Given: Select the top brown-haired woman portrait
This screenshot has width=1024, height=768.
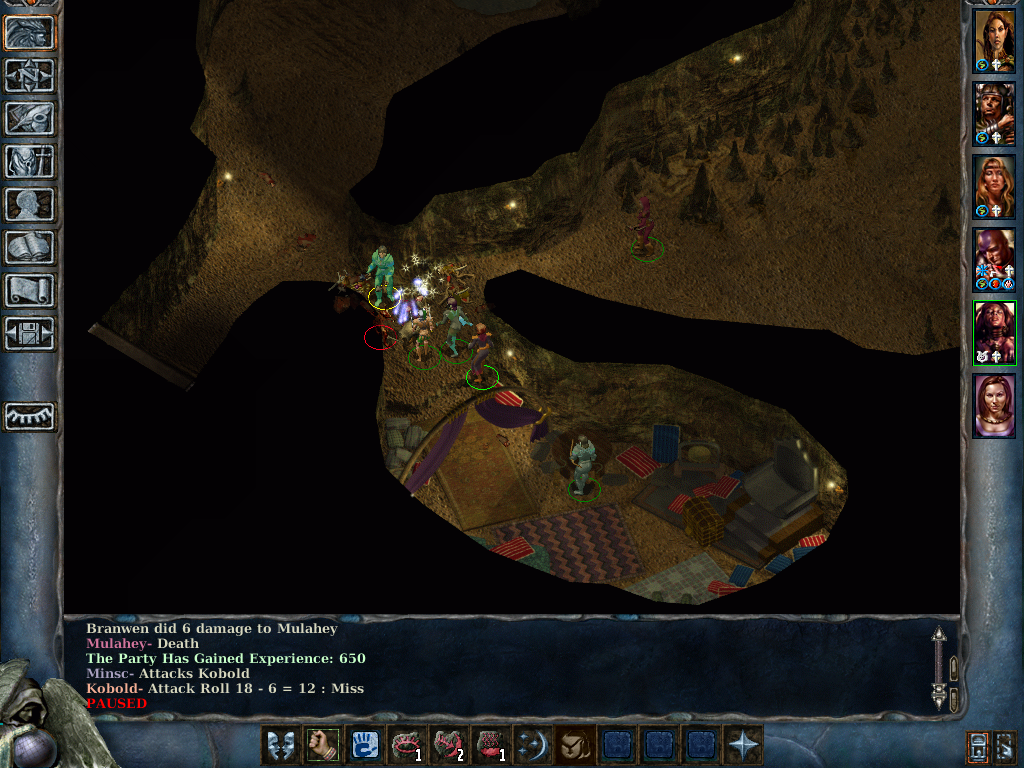Looking at the screenshot, I should tap(994, 40).
